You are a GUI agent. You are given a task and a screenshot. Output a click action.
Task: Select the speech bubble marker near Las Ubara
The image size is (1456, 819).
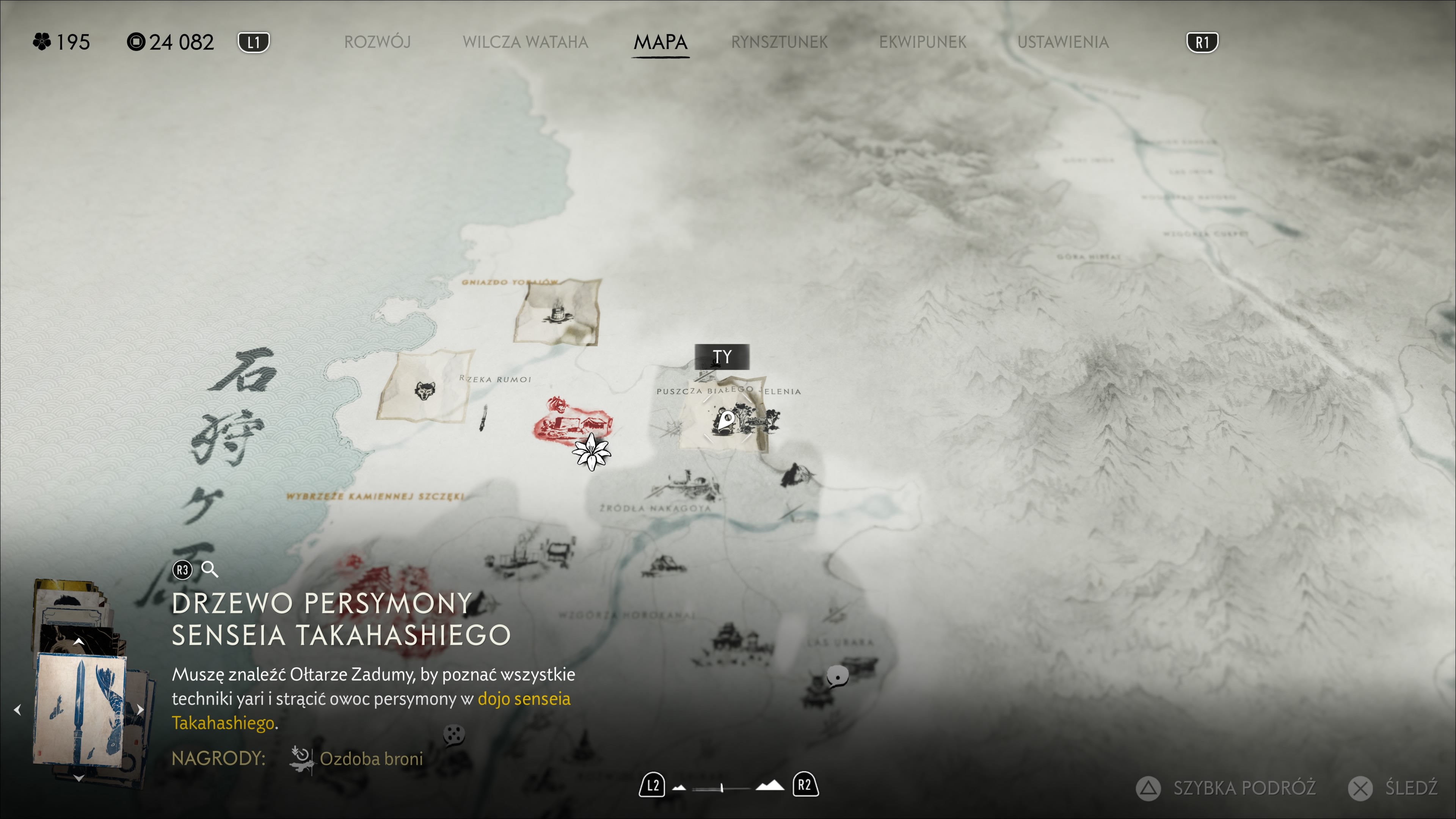pos(837,675)
